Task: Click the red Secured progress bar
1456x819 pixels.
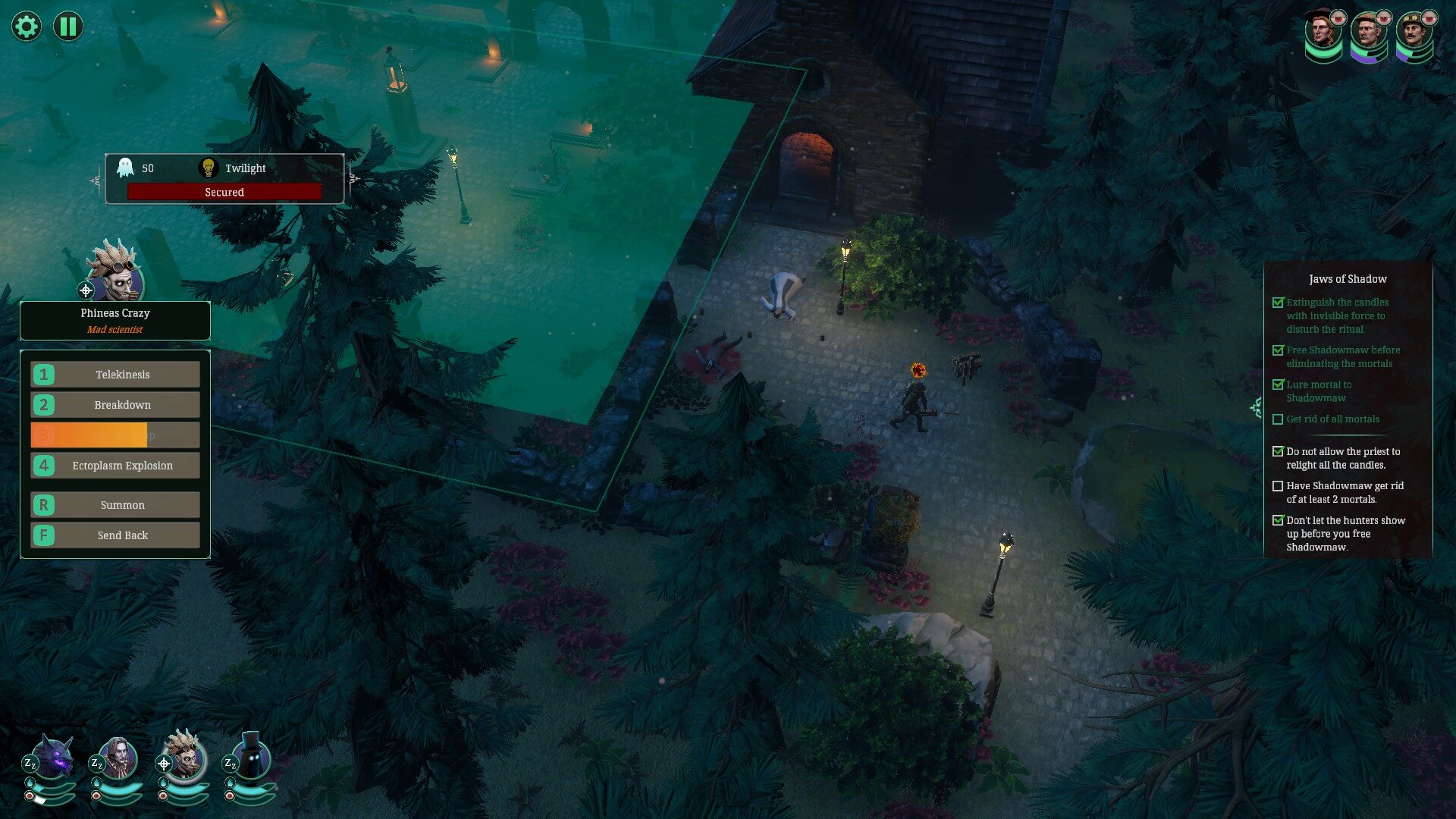Action: pyautogui.click(x=224, y=192)
